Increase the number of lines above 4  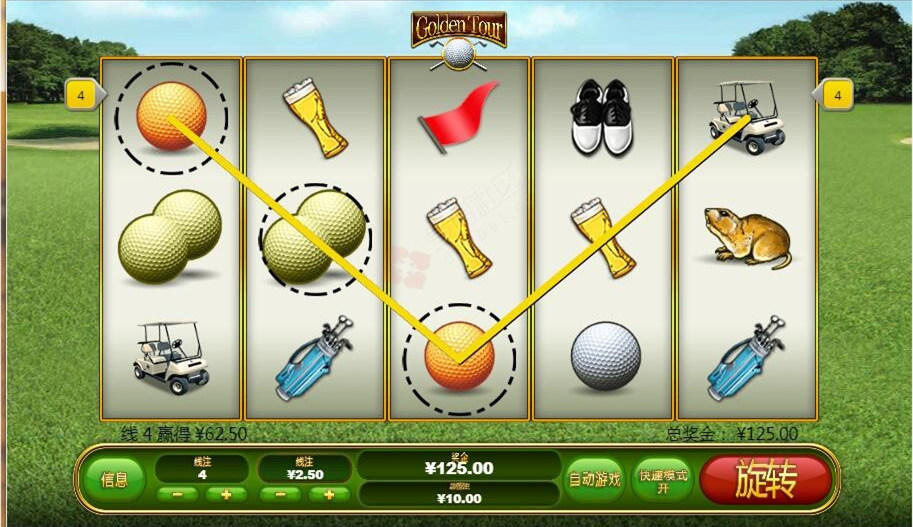[226, 494]
